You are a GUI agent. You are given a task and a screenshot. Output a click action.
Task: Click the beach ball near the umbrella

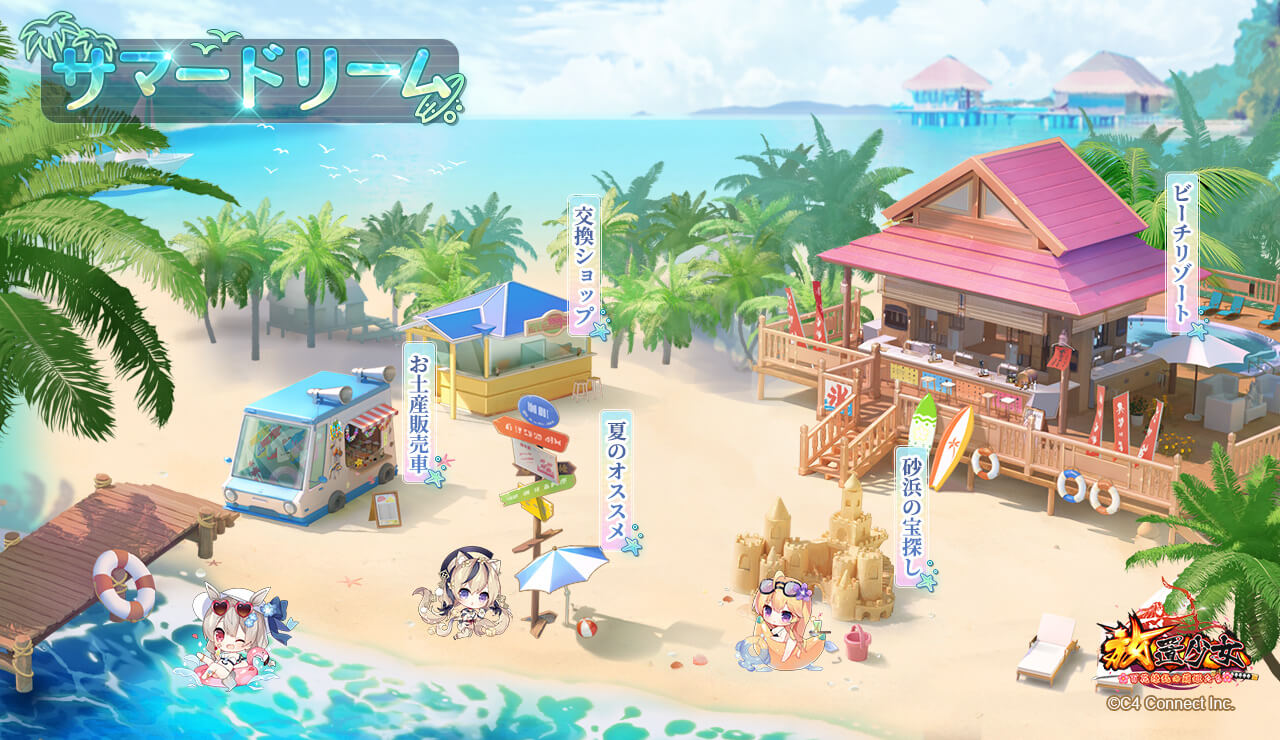point(584,630)
